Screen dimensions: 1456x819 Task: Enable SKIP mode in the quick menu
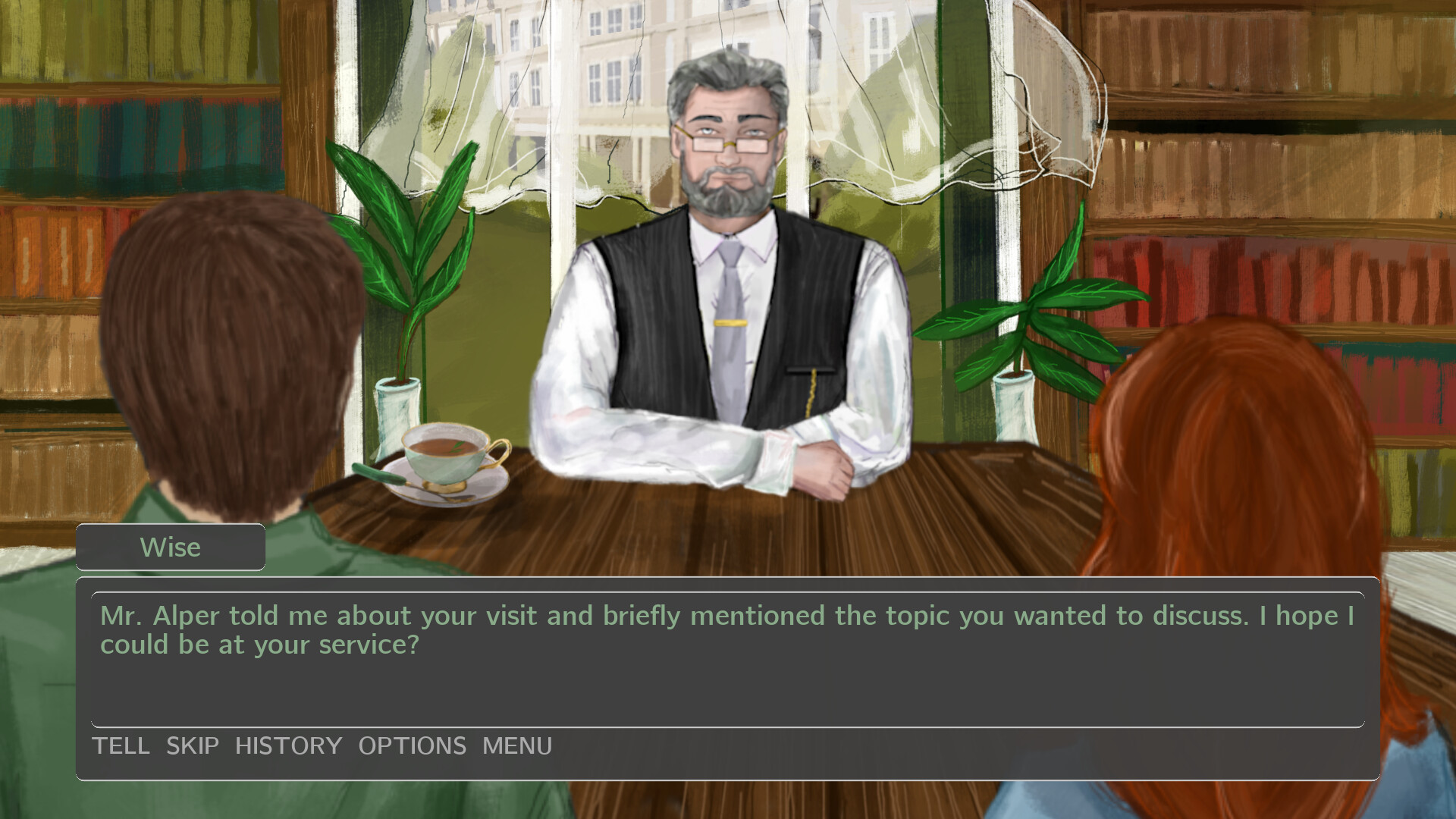coord(192,745)
